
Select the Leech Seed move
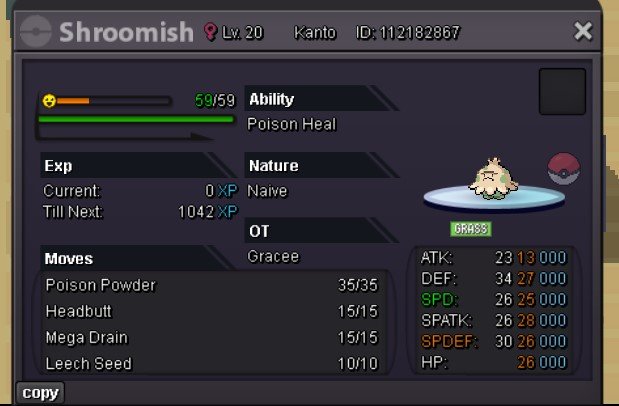pyautogui.click(x=212, y=364)
